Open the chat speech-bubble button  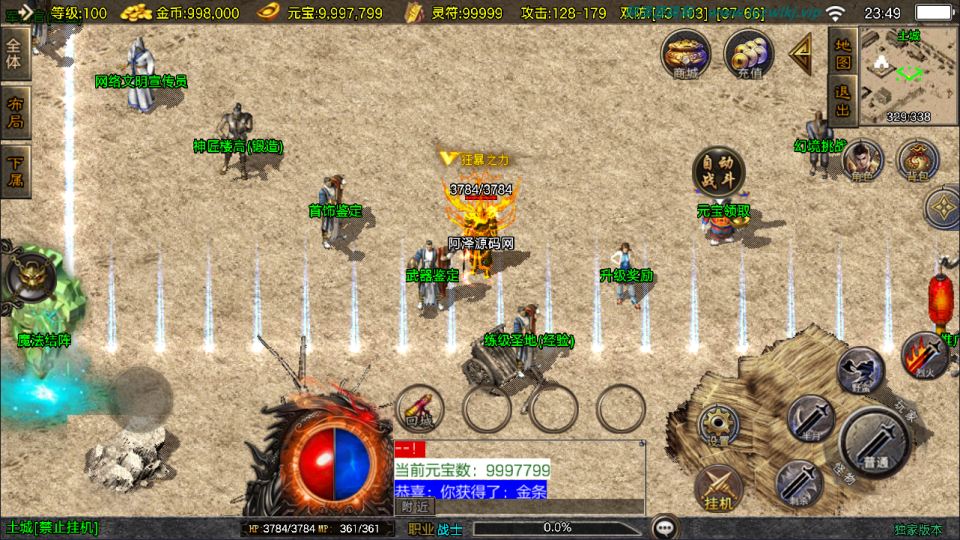[663, 527]
